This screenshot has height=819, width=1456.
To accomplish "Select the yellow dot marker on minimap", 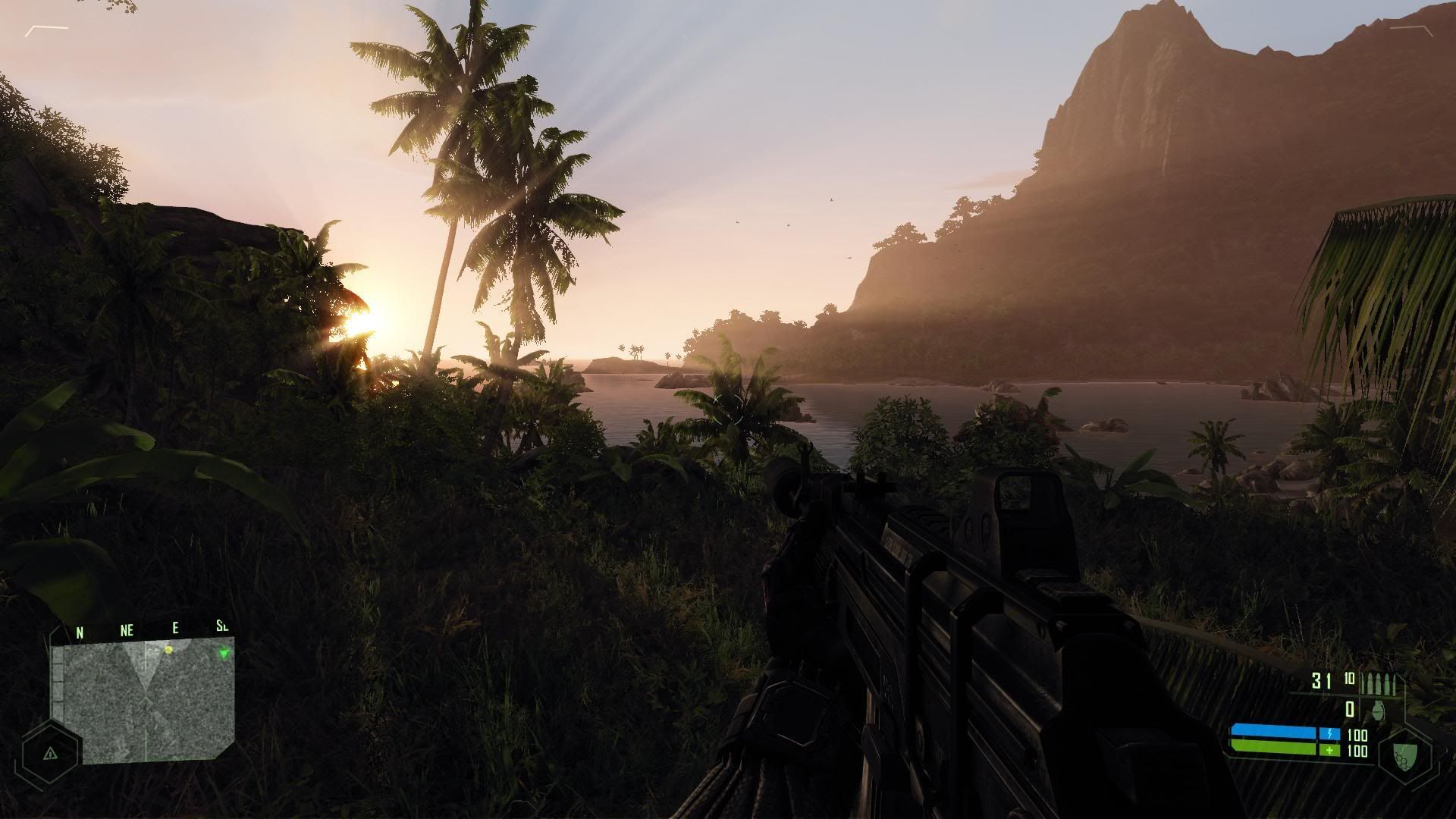I will pyautogui.click(x=168, y=650).
